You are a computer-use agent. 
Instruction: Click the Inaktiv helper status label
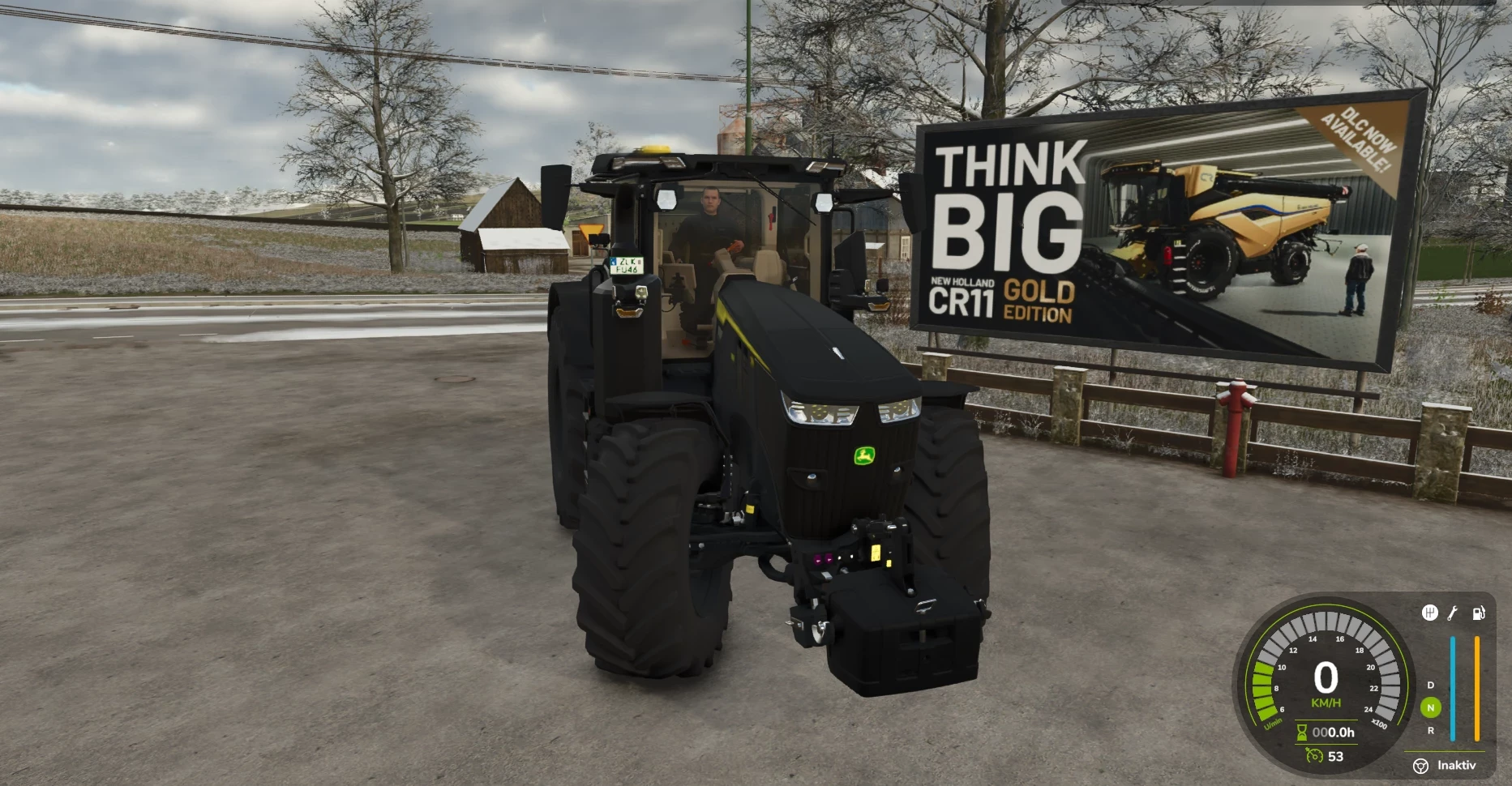tap(1457, 765)
